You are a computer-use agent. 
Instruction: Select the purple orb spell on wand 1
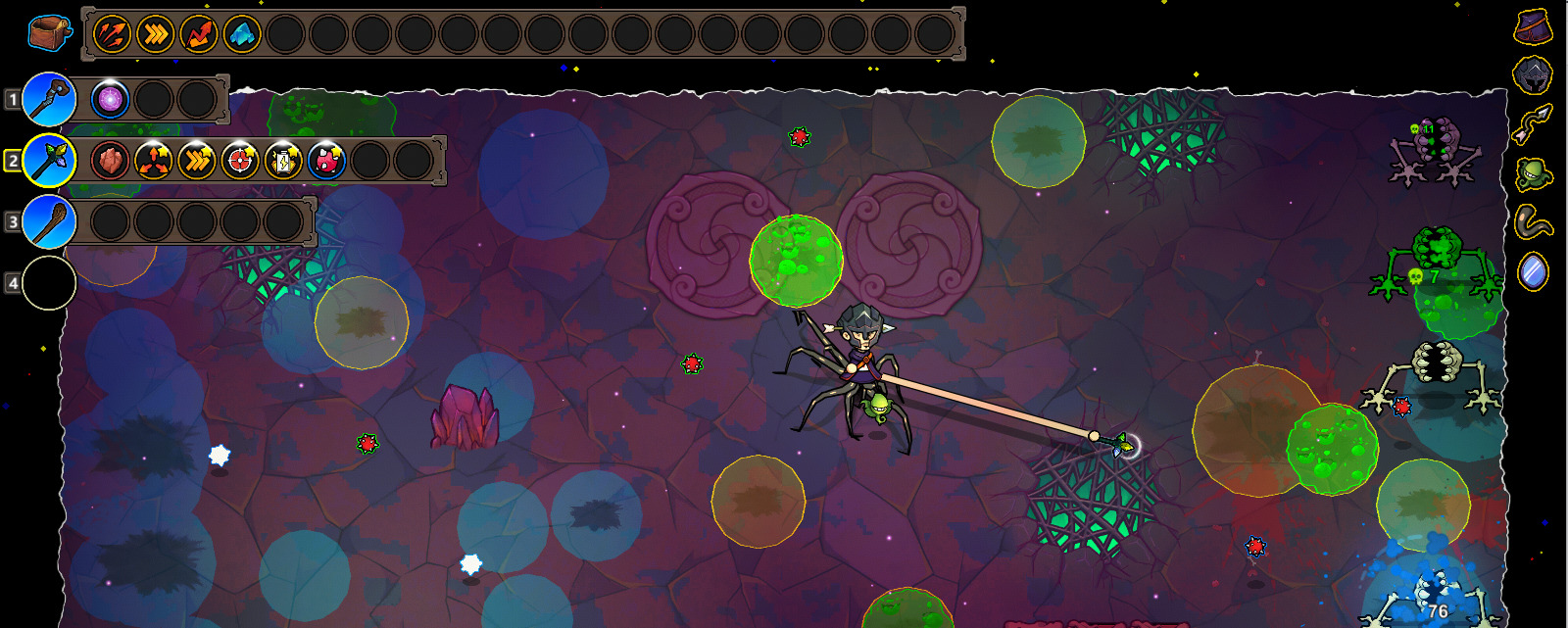point(110,99)
